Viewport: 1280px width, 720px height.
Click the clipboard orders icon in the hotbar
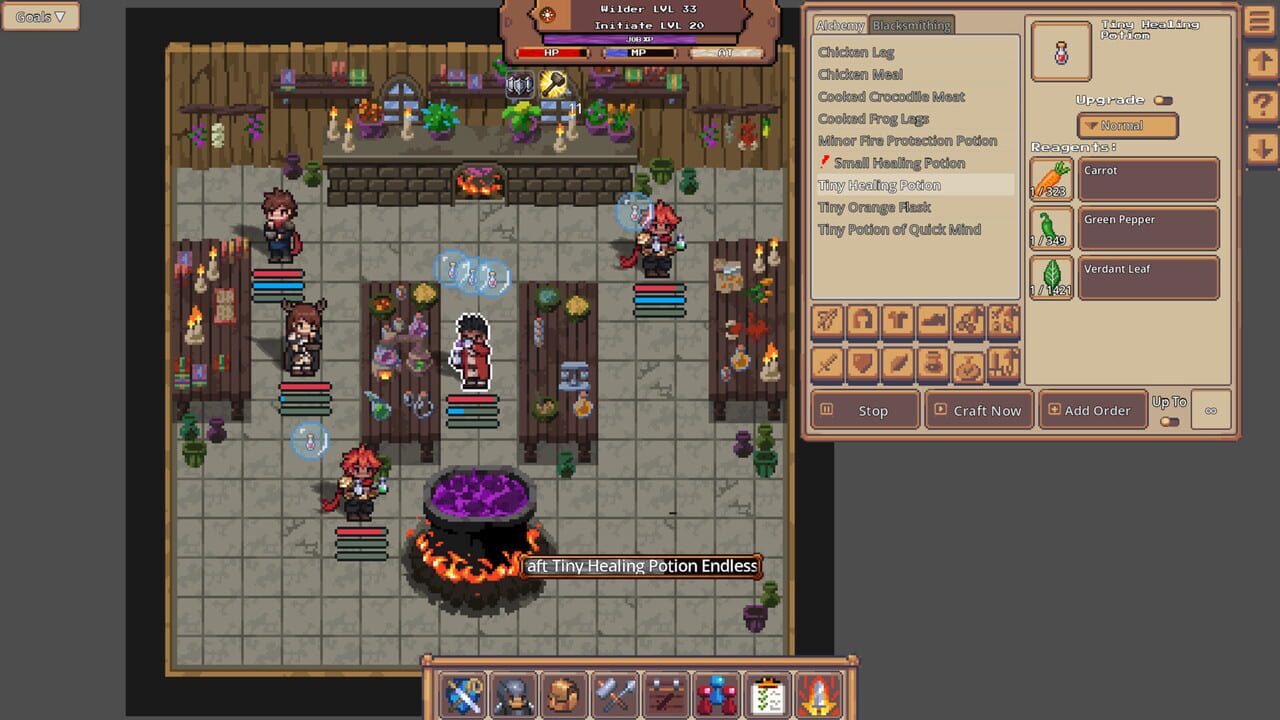click(x=768, y=693)
